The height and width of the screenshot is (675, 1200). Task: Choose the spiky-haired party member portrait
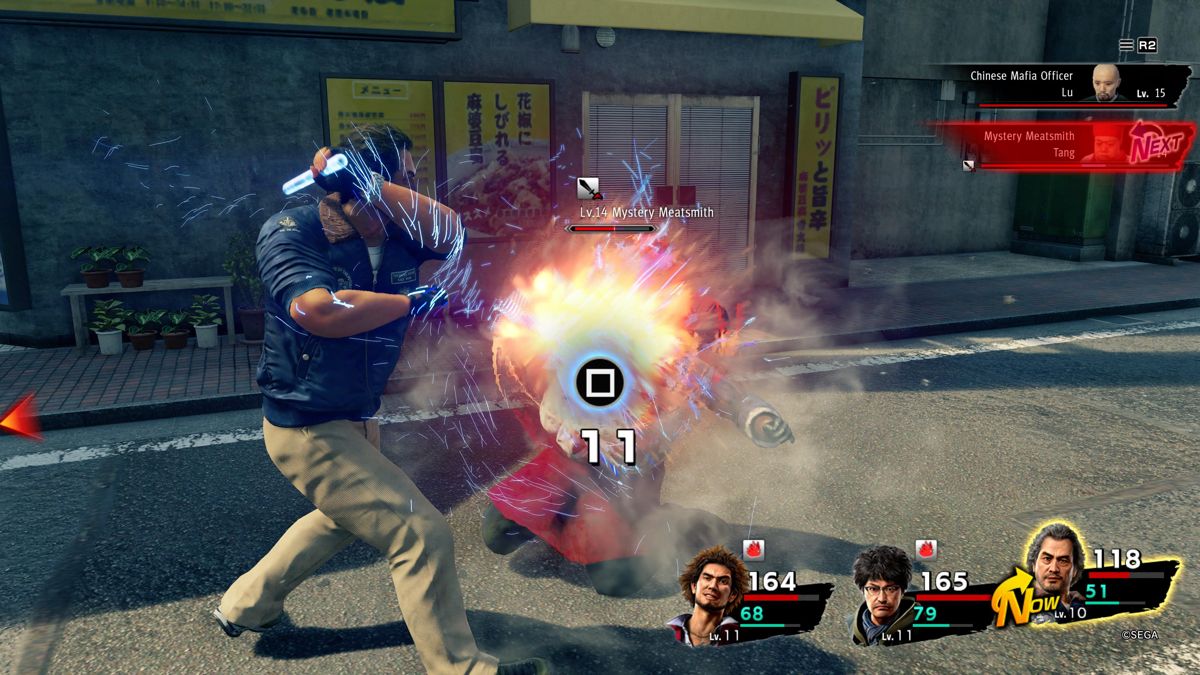point(709,590)
